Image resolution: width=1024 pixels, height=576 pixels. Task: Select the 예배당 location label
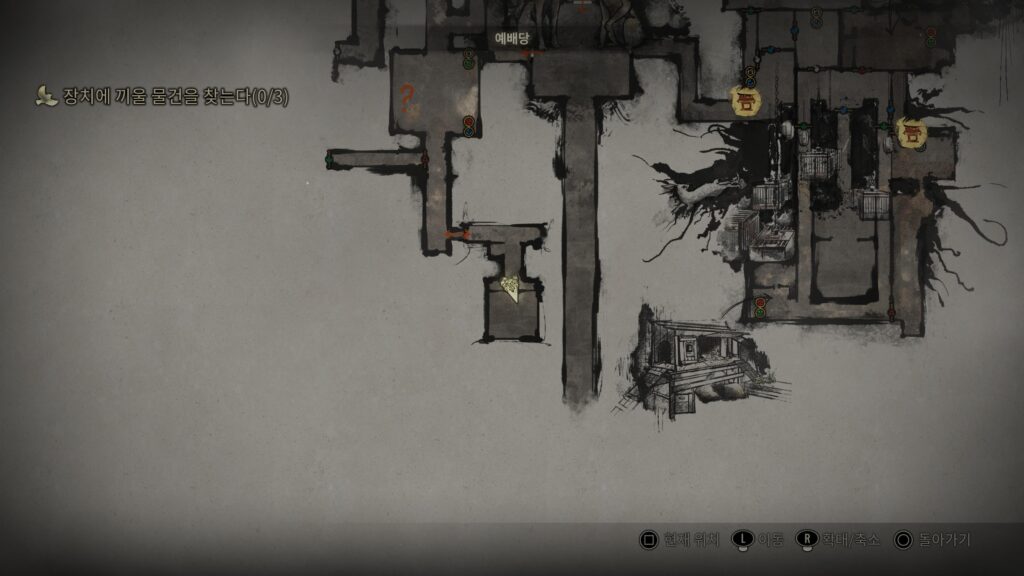click(511, 38)
